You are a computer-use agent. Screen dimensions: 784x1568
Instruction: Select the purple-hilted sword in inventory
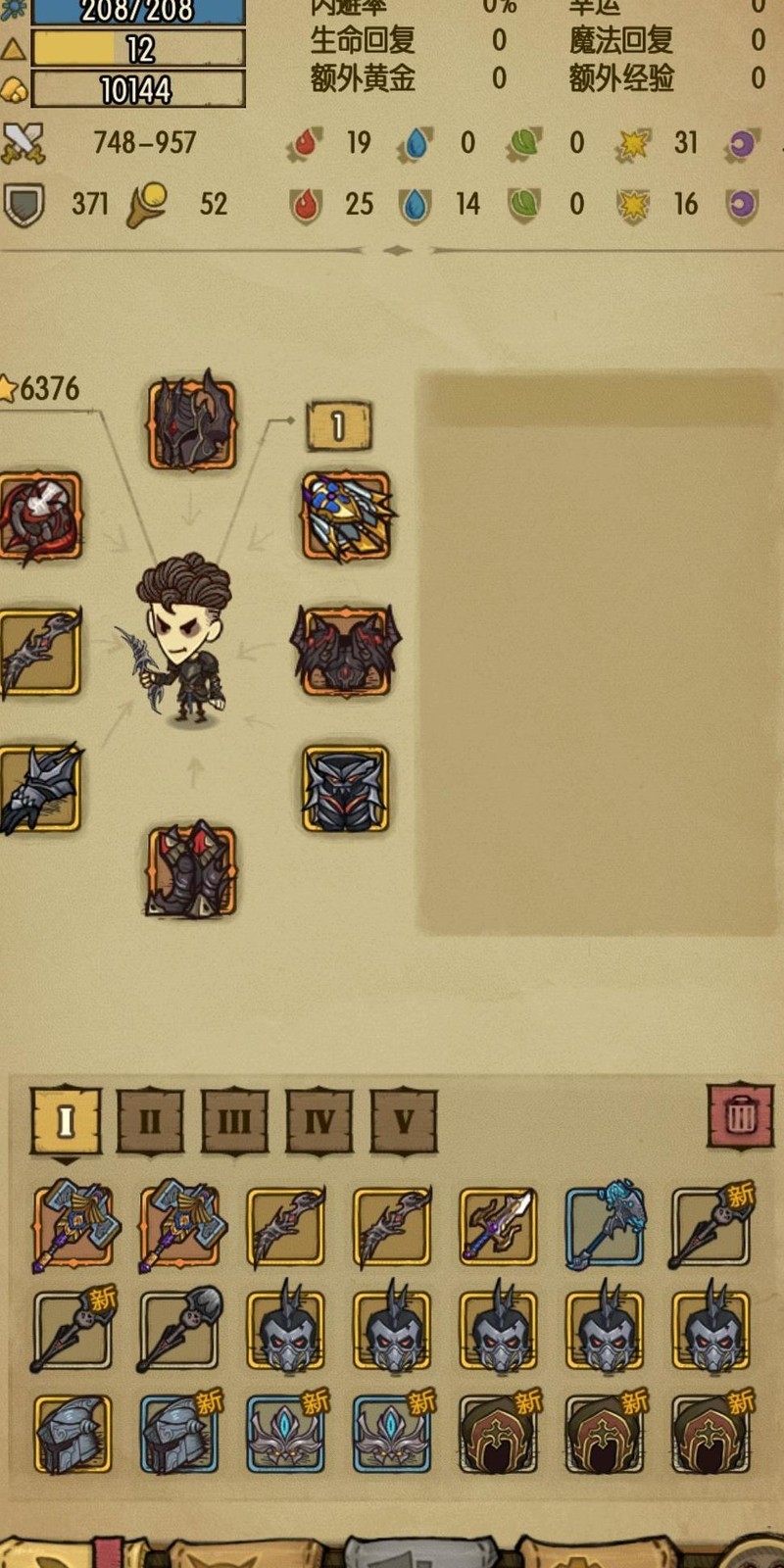pos(498,1226)
